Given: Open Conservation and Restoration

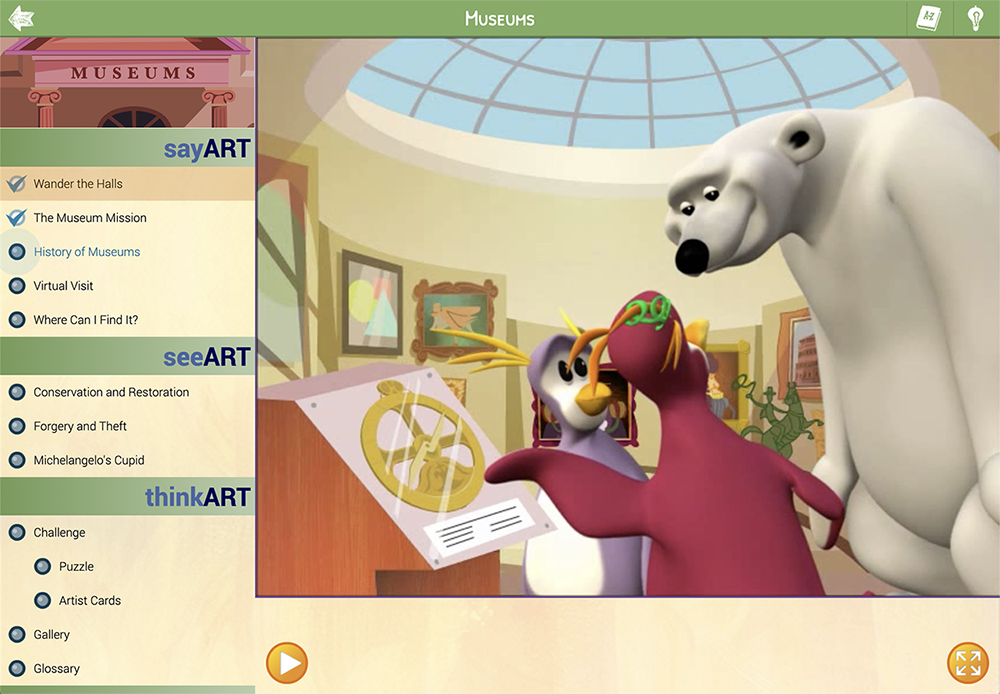Looking at the screenshot, I should [x=111, y=392].
